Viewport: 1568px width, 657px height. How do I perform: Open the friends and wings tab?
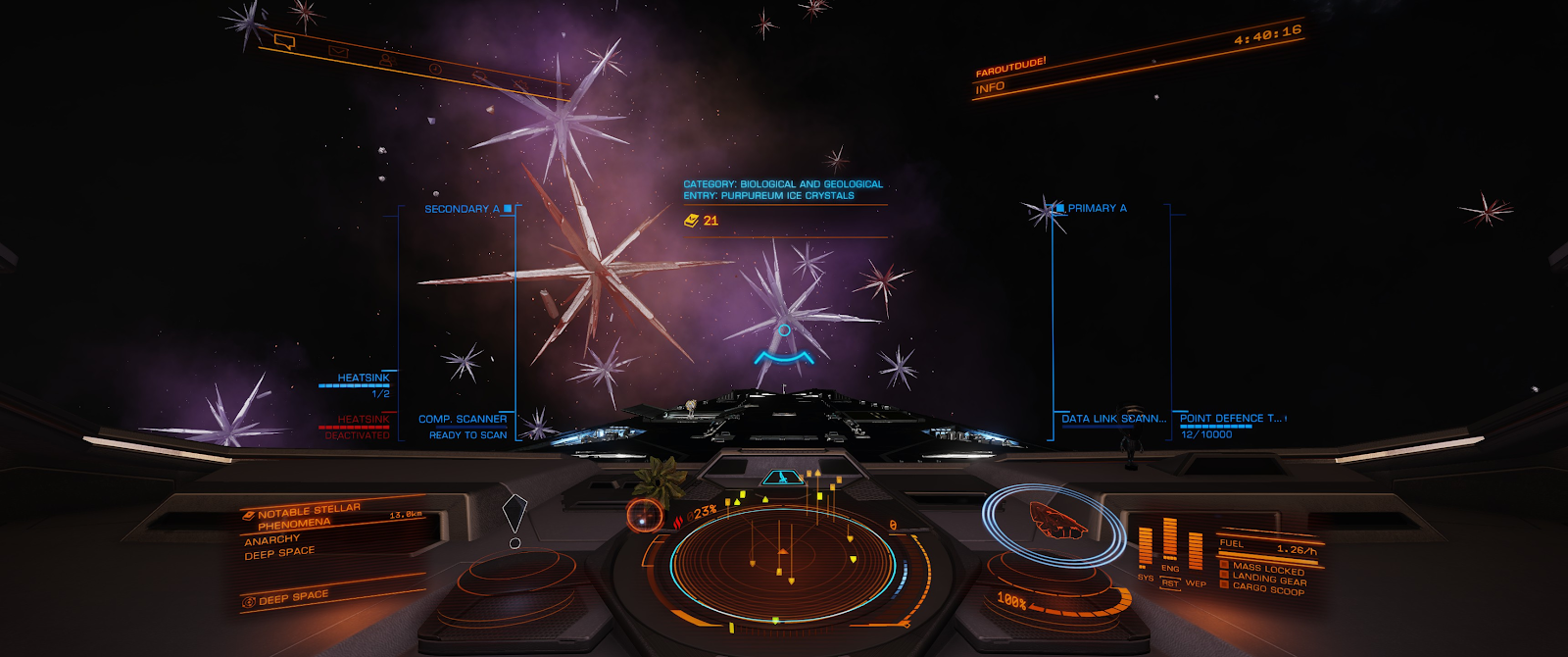tap(386, 60)
